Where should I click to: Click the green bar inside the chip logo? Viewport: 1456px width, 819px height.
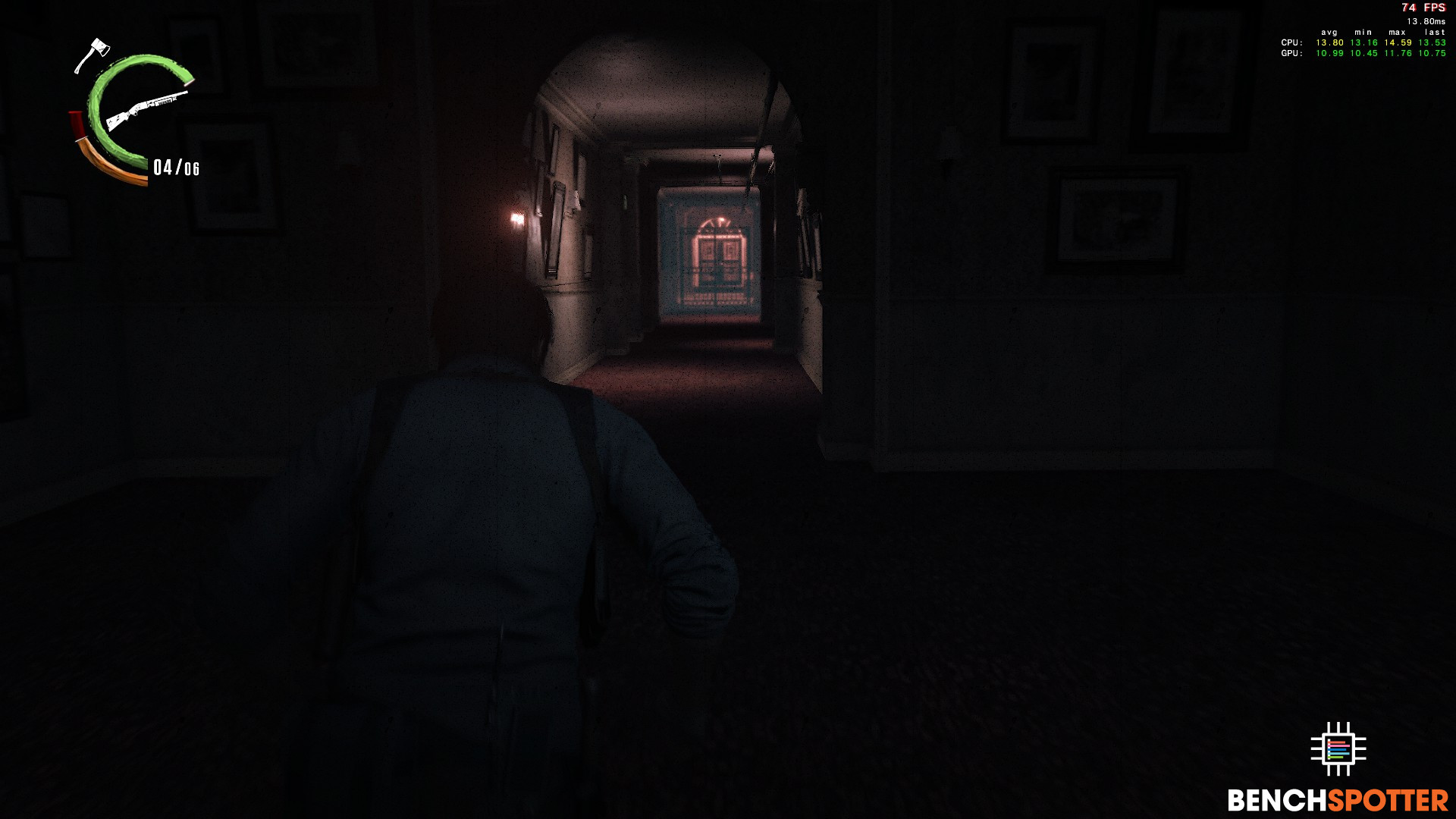1336,758
